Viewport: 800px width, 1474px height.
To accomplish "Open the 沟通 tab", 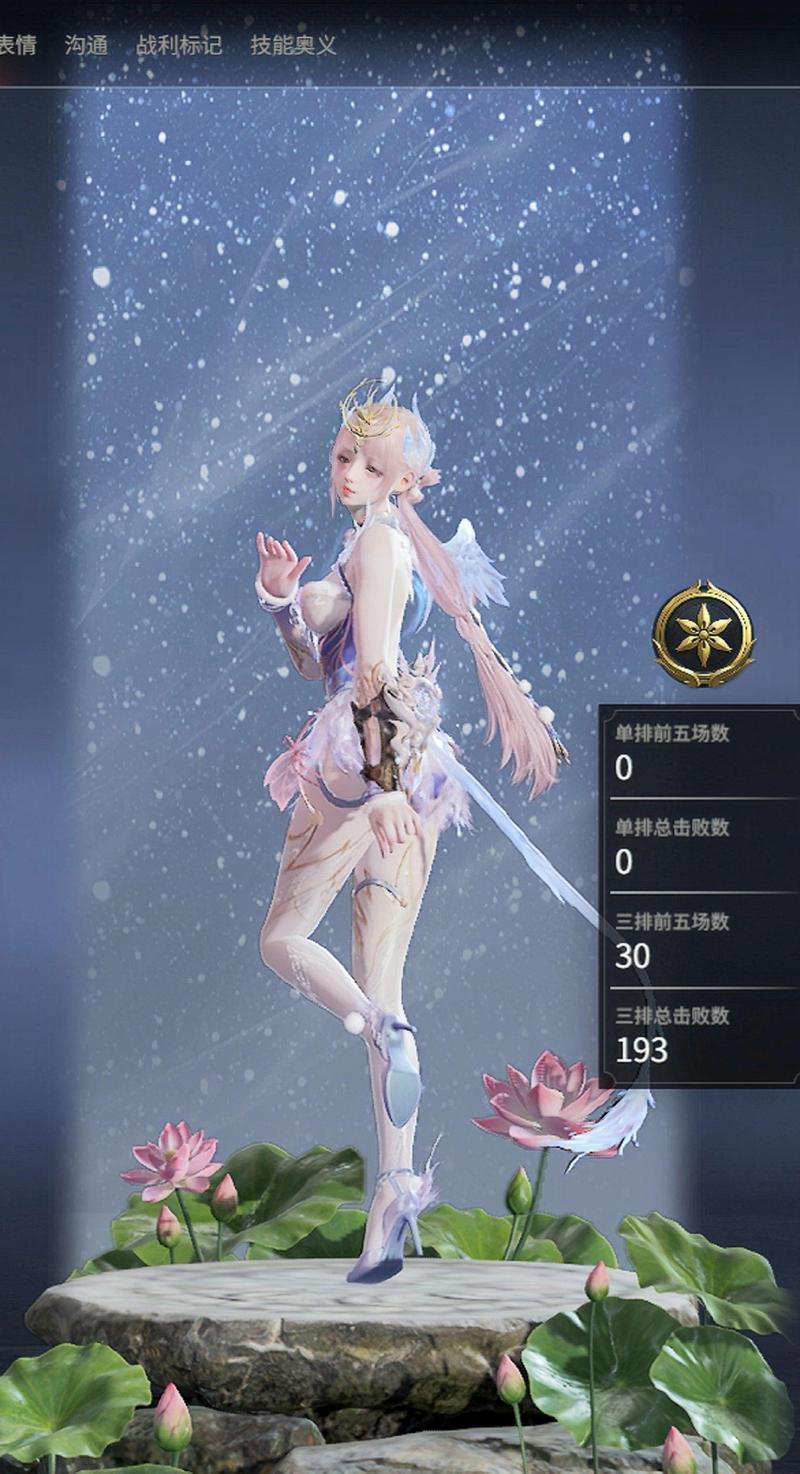I will [x=86, y=45].
